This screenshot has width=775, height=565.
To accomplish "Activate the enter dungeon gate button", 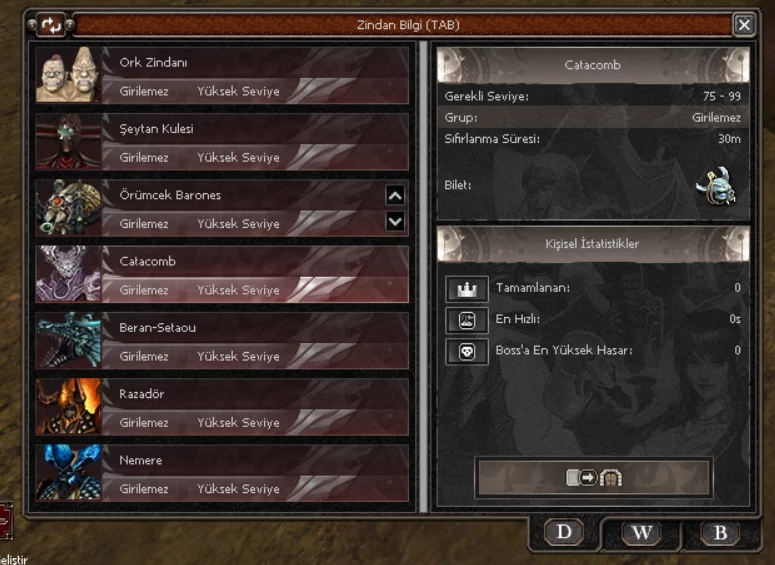I will coord(594,478).
